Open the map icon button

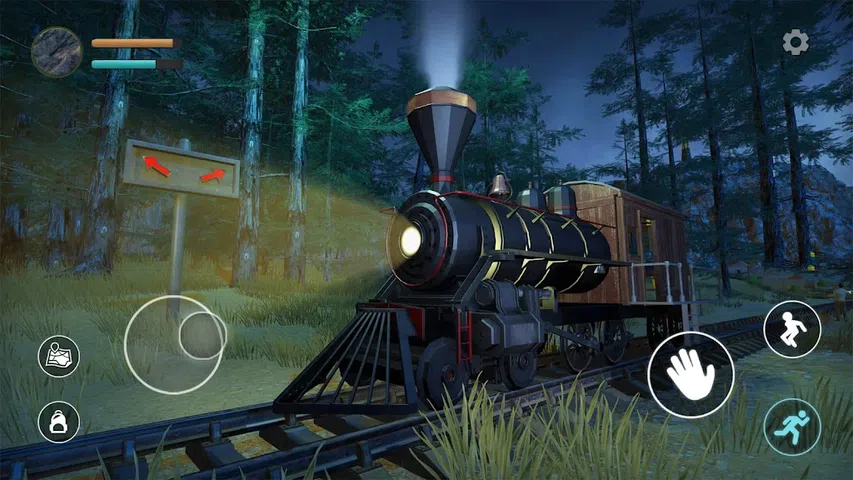pos(59,356)
